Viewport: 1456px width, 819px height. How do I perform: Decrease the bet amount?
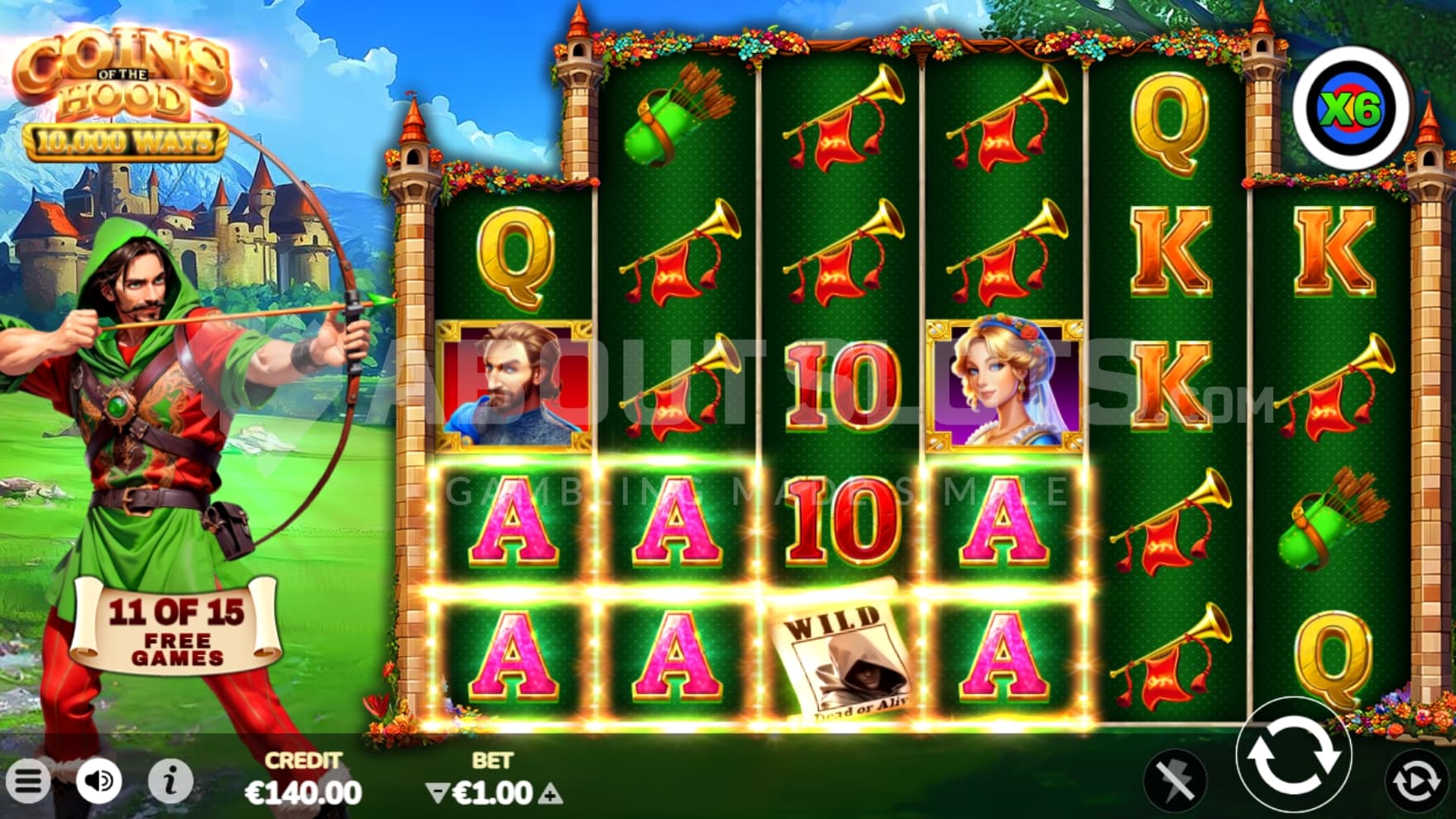pos(436,794)
